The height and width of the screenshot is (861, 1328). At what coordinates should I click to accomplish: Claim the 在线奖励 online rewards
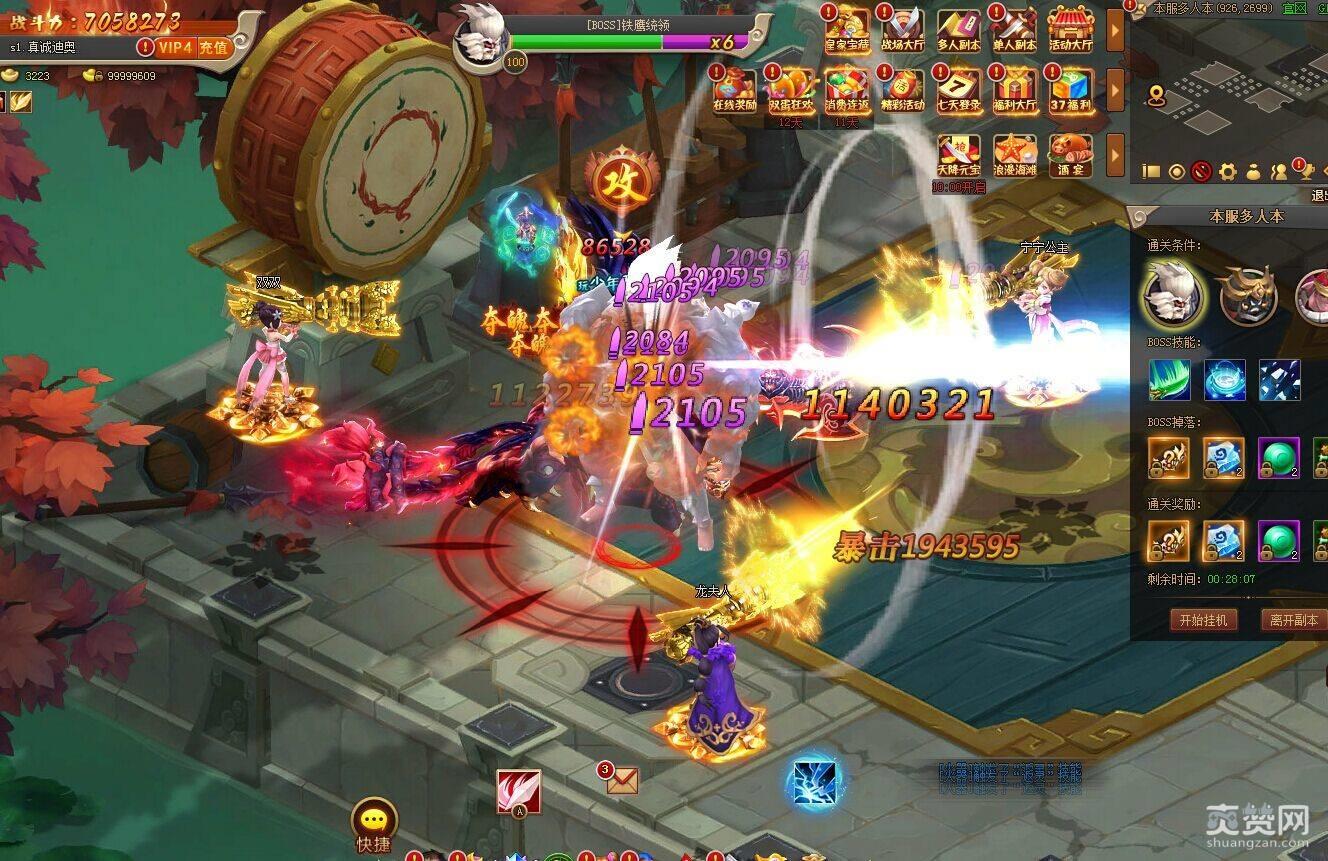pos(735,88)
